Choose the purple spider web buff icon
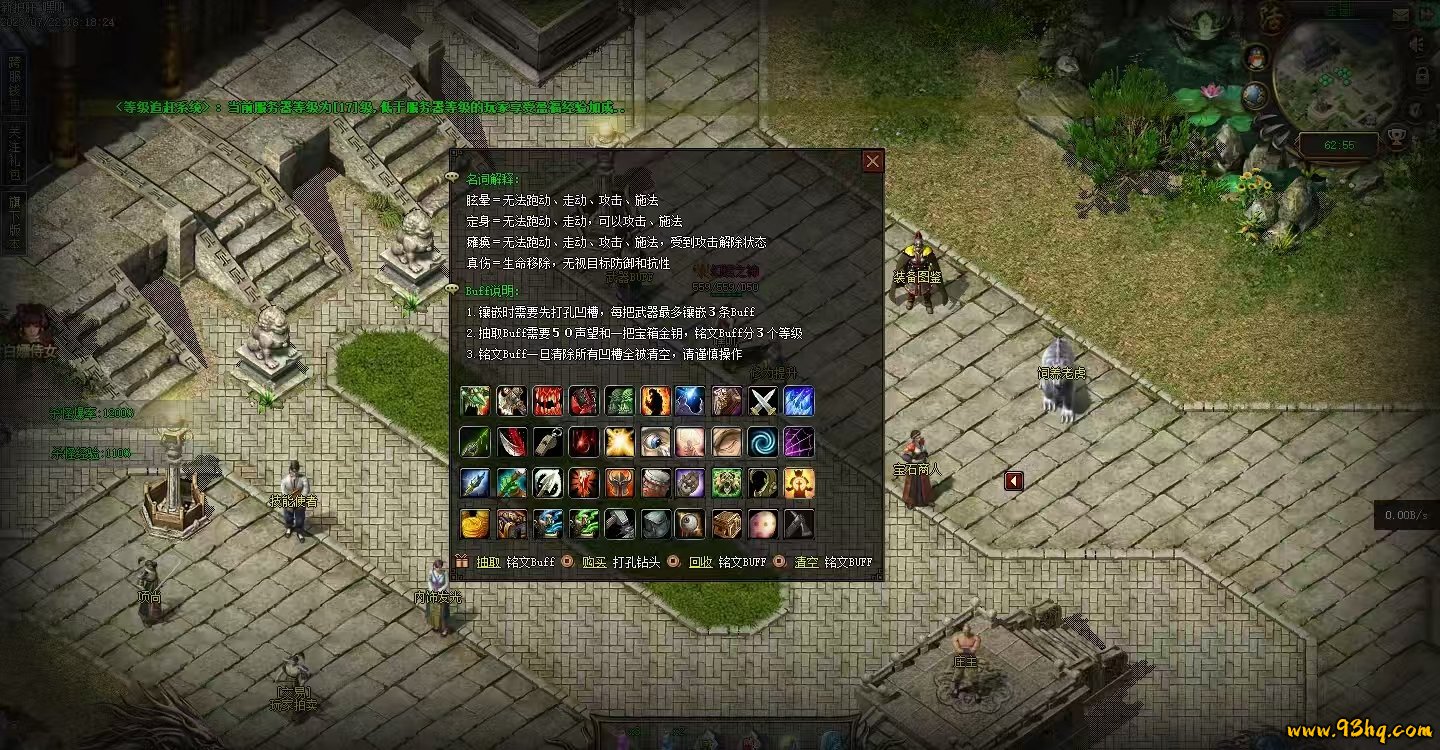 [799, 442]
